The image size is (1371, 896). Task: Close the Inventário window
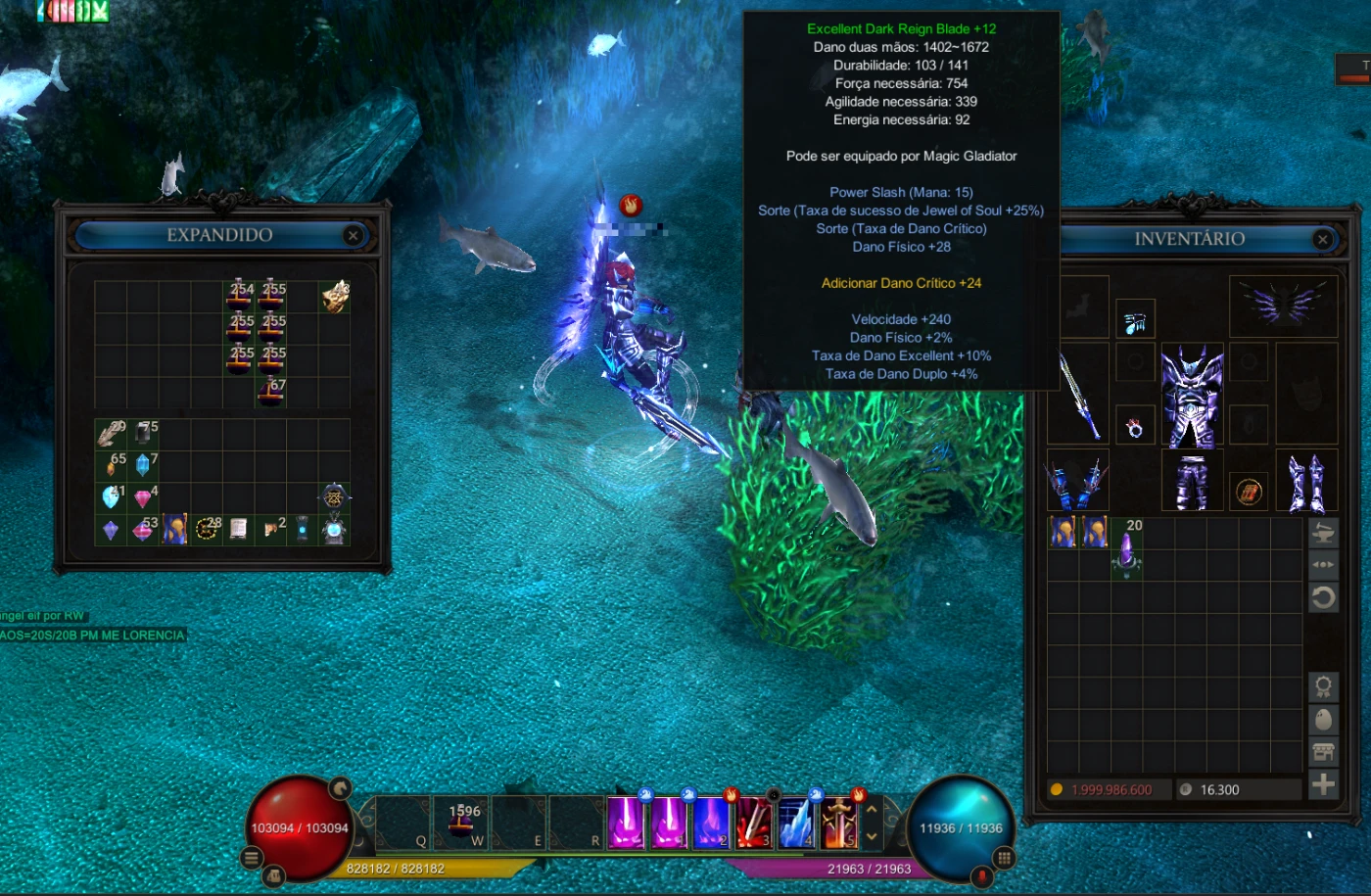coord(1323,239)
